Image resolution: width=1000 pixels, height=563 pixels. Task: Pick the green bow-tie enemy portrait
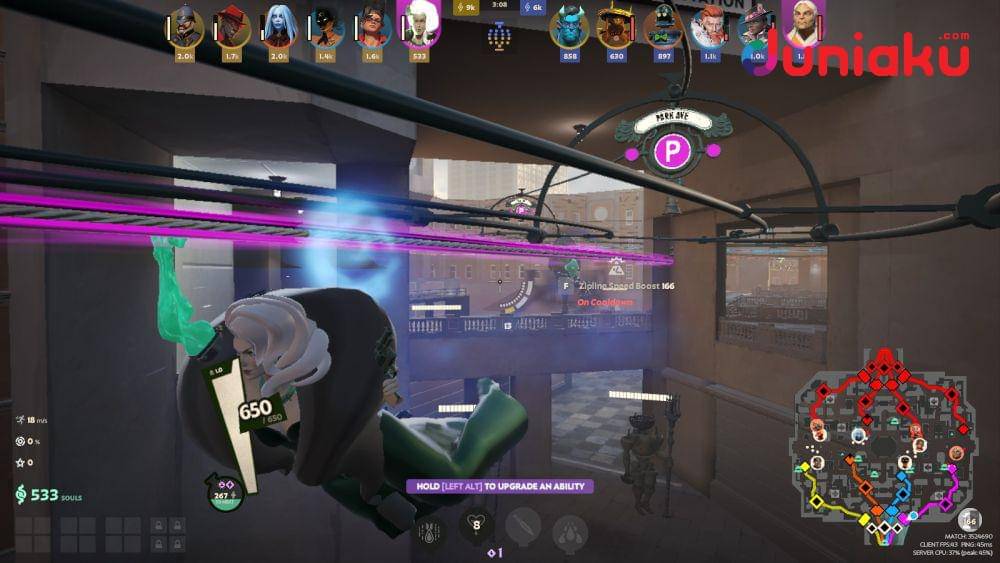662,27
